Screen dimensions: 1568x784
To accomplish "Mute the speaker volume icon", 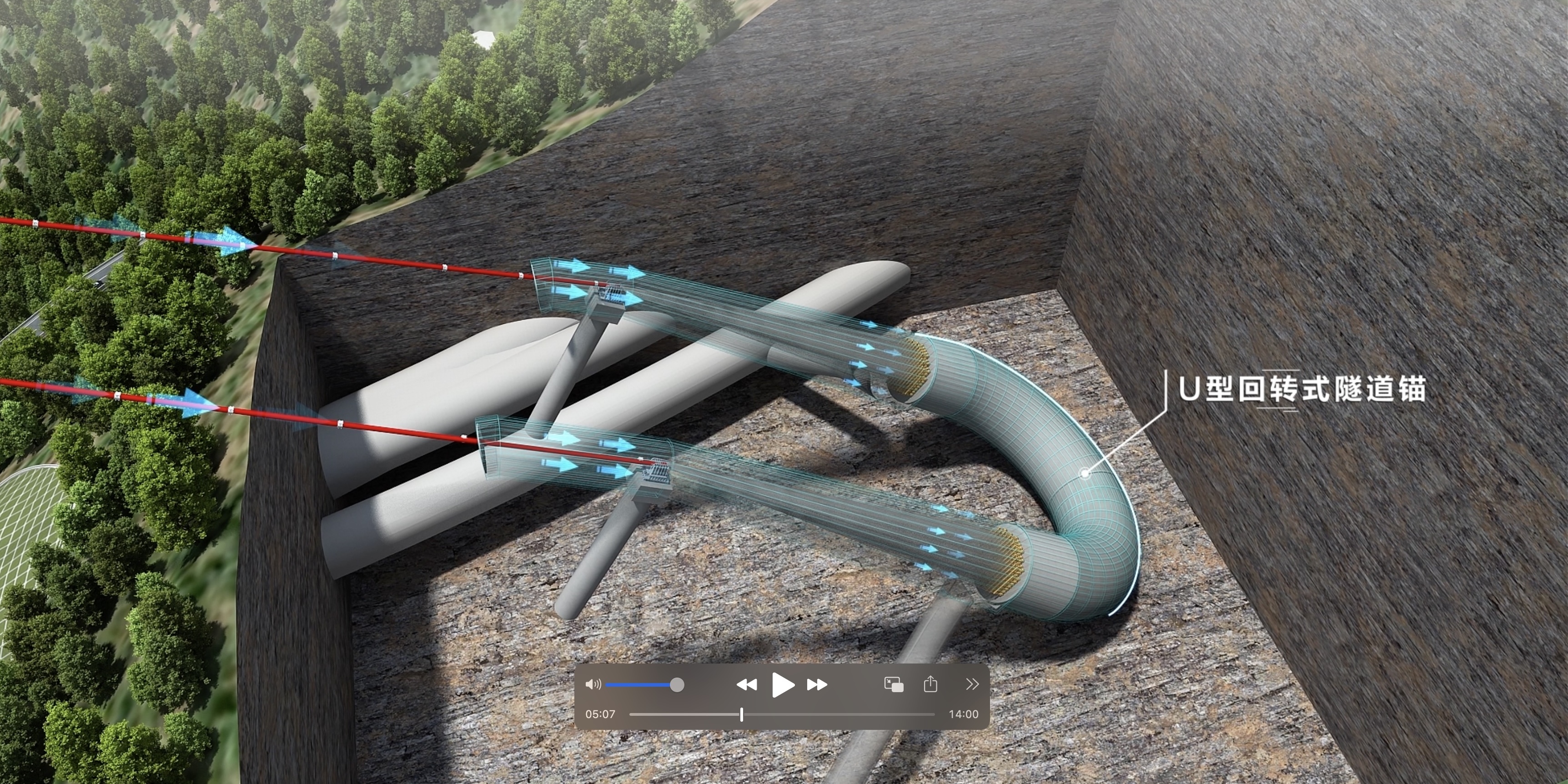I will (593, 685).
